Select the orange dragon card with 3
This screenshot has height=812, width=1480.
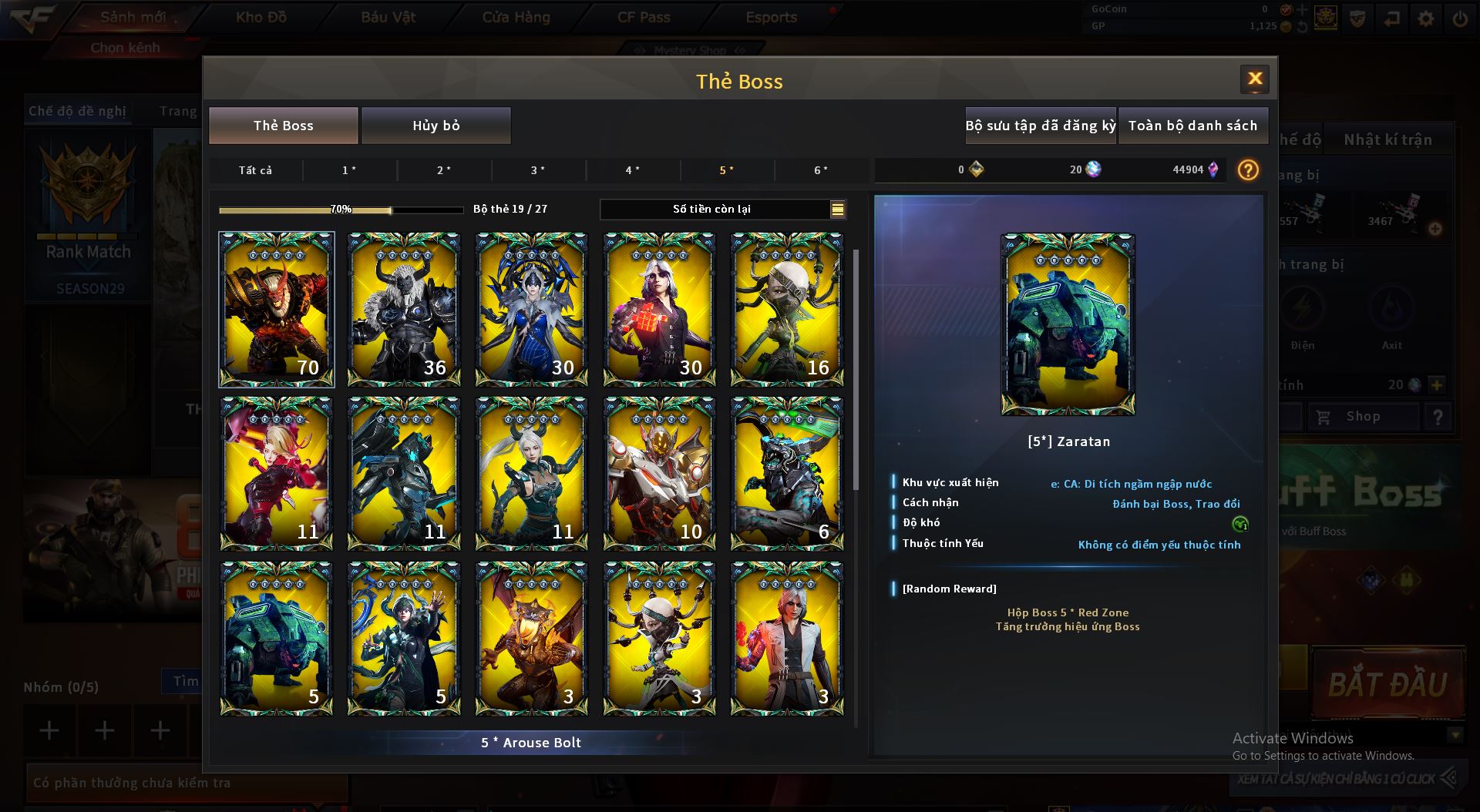click(x=531, y=638)
